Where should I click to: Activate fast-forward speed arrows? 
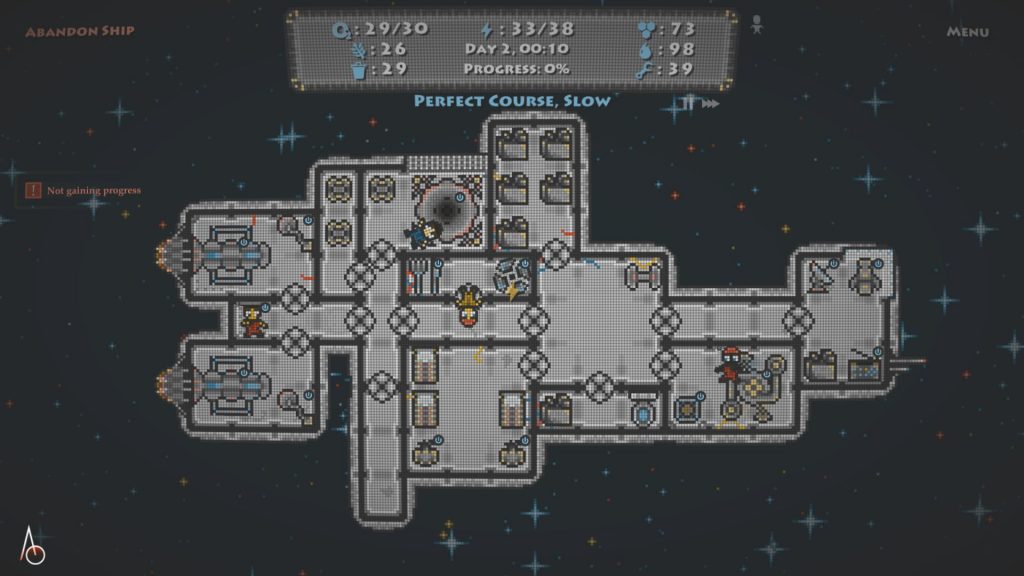pos(710,103)
